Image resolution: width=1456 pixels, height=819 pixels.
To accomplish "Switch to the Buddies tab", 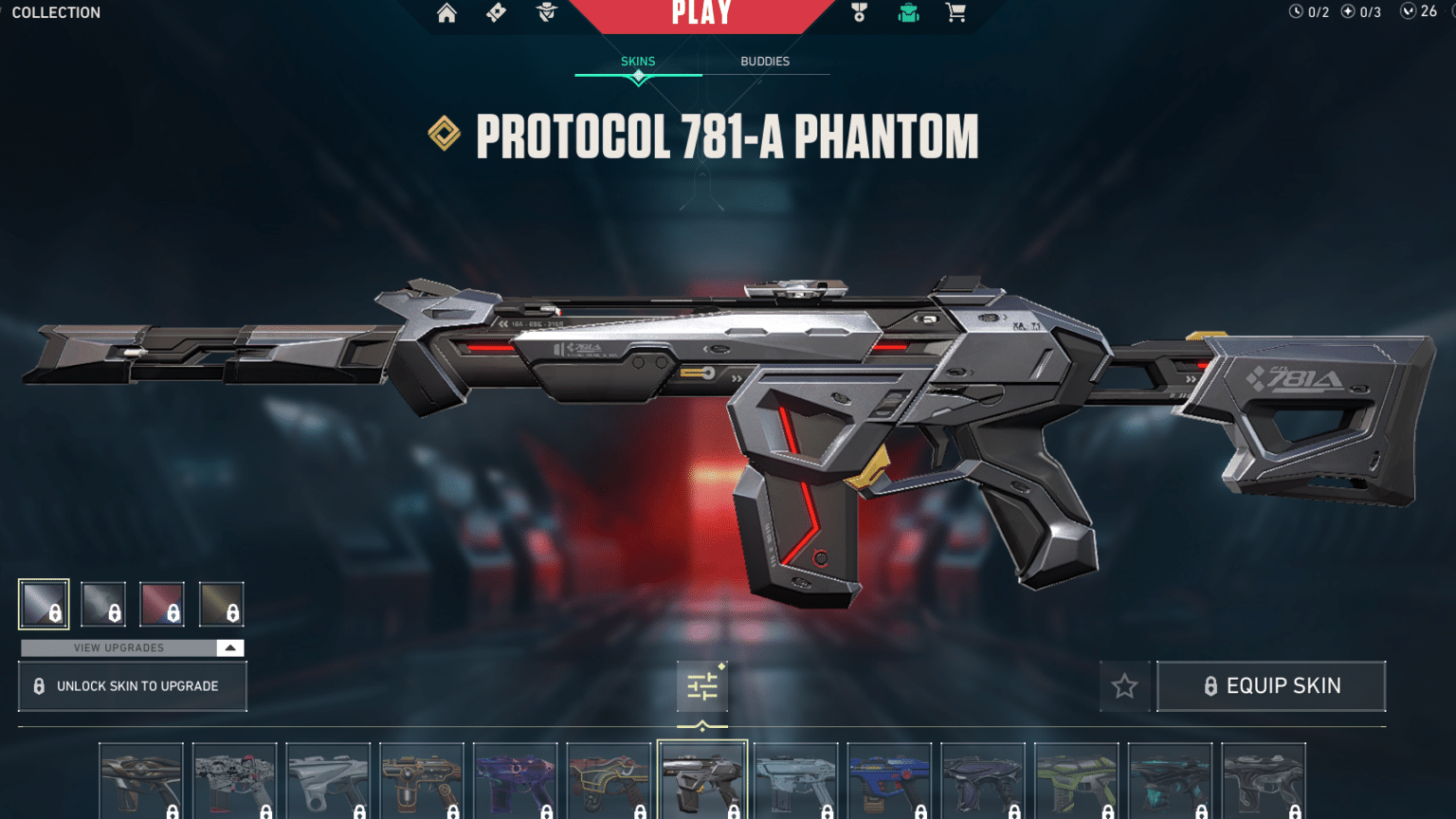I will click(x=765, y=61).
